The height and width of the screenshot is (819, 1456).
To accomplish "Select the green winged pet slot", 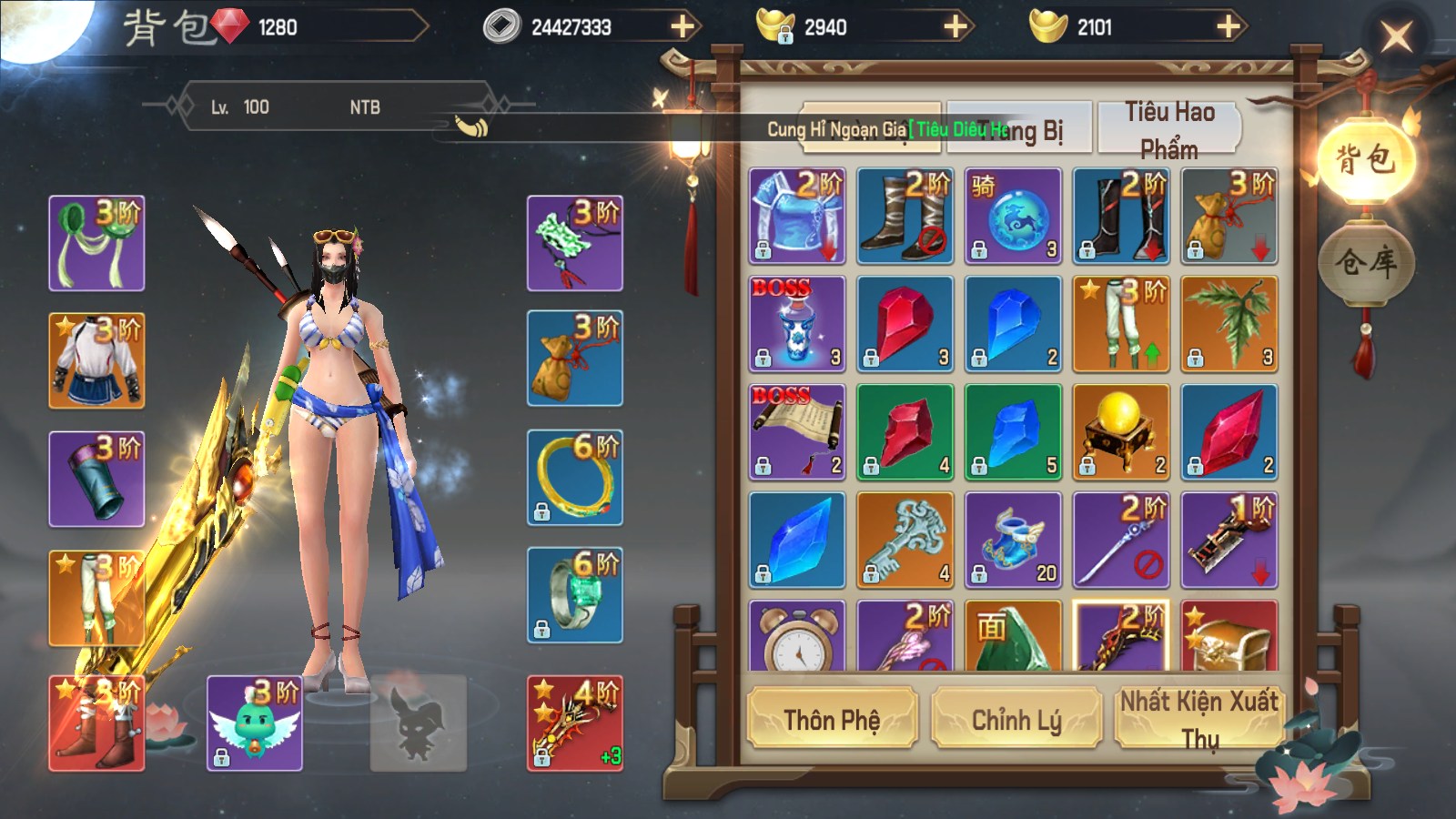I will point(255,723).
